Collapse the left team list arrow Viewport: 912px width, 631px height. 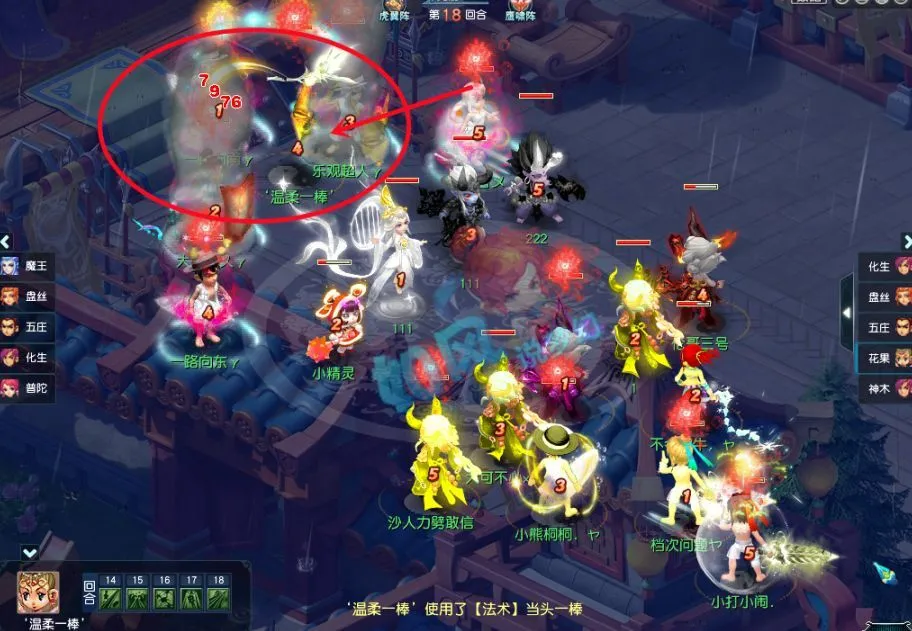click(x=6, y=241)
